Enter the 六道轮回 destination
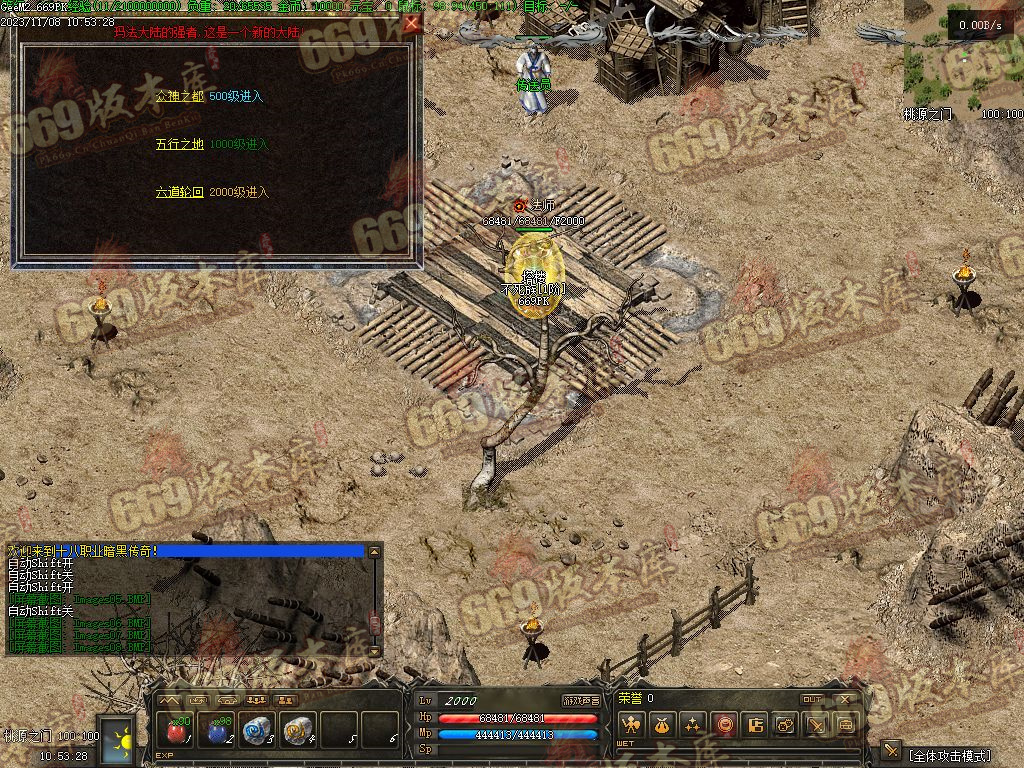This screenshot has width=1024, height=768. point(179,192)
